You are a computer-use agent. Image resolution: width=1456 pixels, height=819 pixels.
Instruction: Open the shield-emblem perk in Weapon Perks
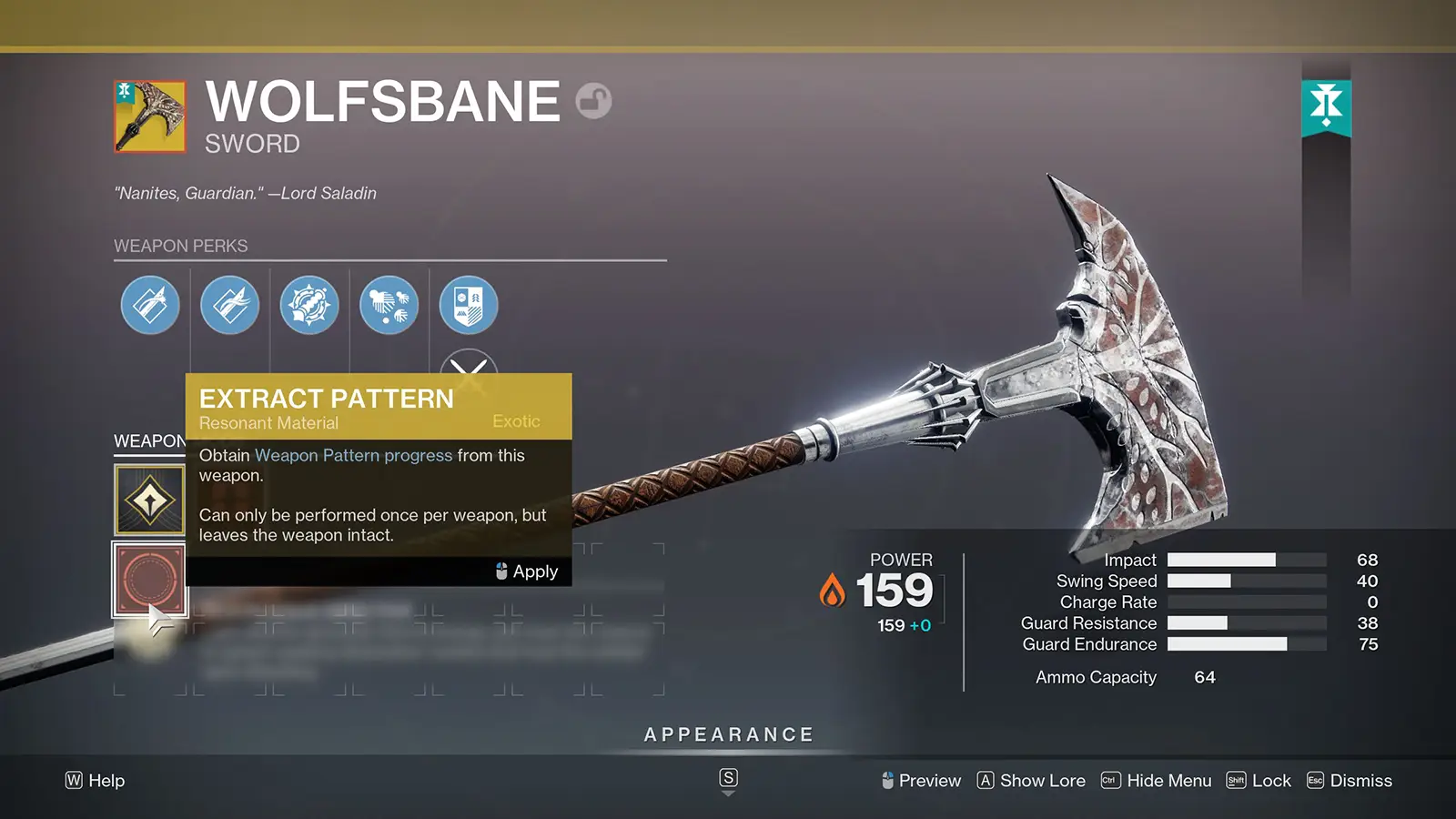pyautogui.click(x=468, y=305)
